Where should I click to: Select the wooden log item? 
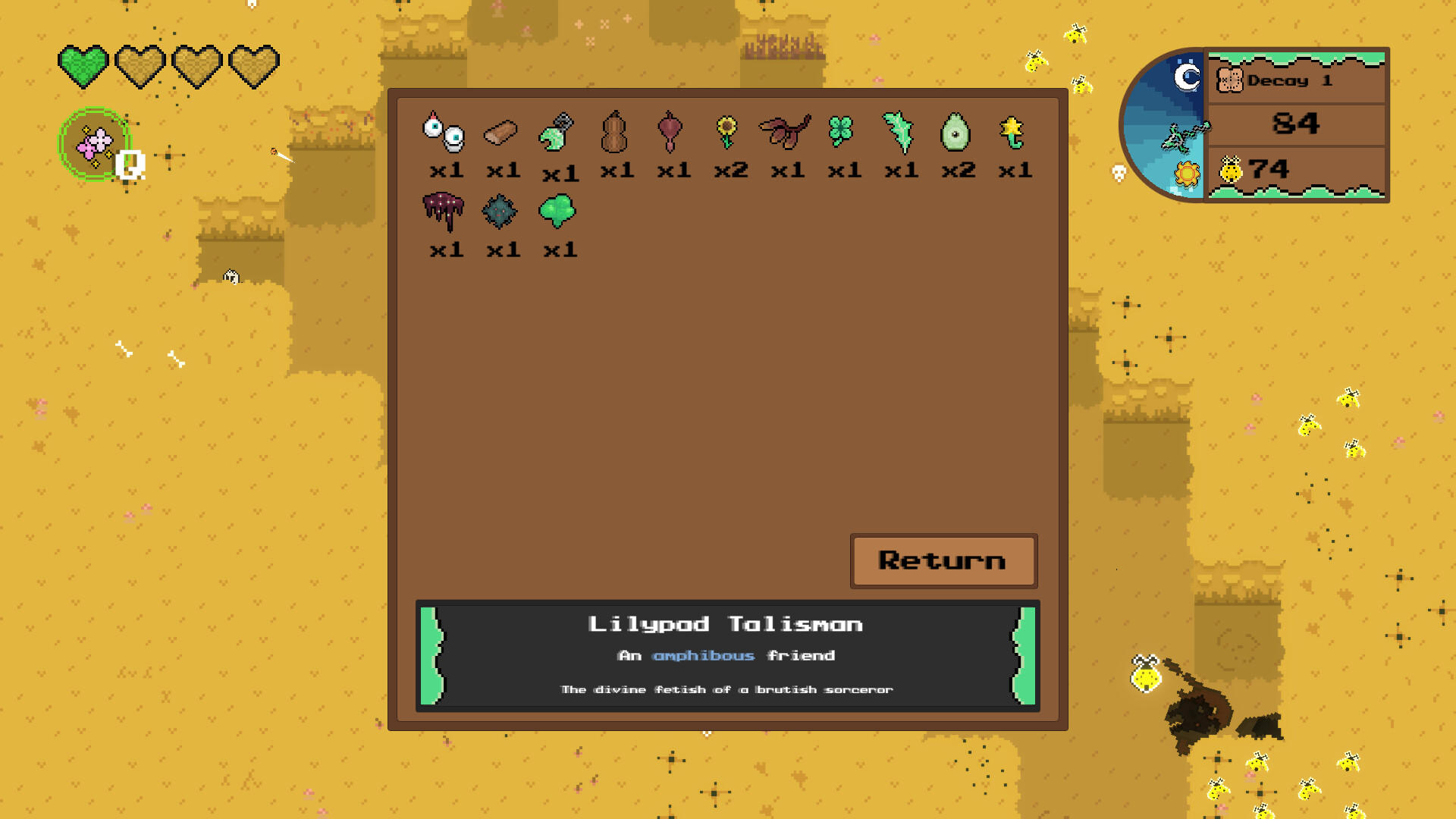[x=501, y=133]
